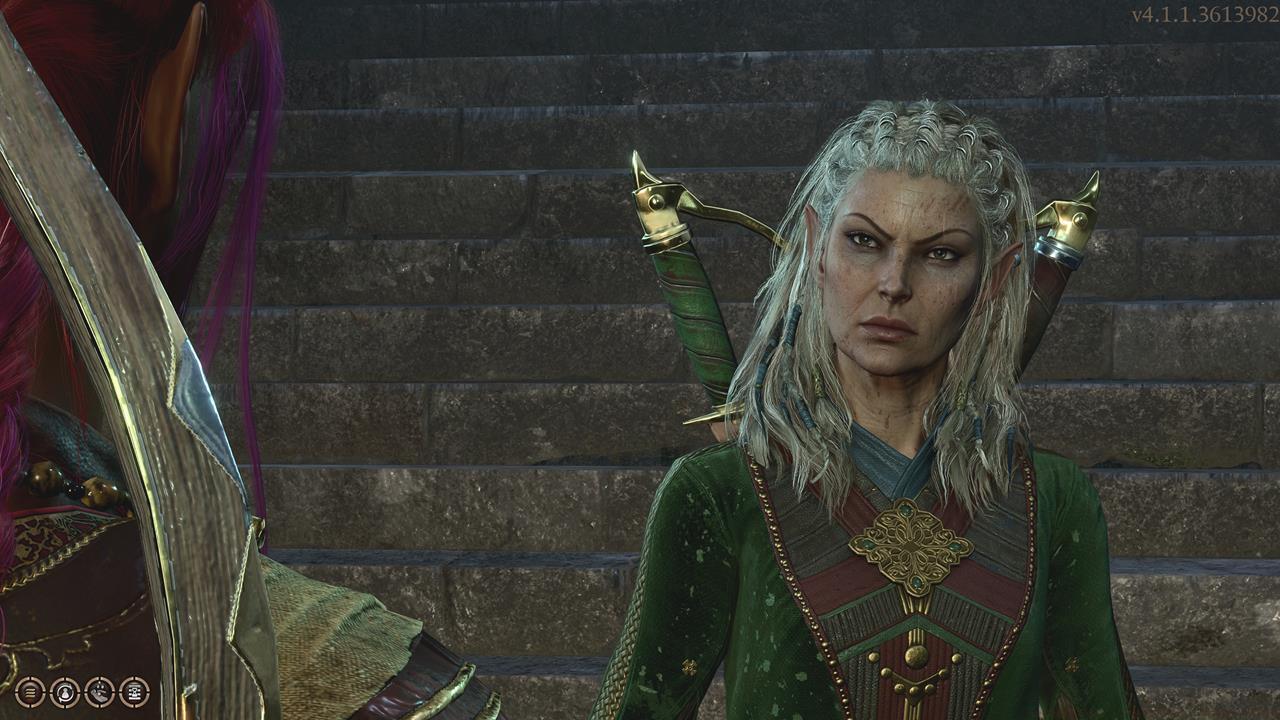Image resolution: width=1280 pixels, height=720 pixels.
Task: Open the three-lines menu icon
Action: (x=29, y=692)
